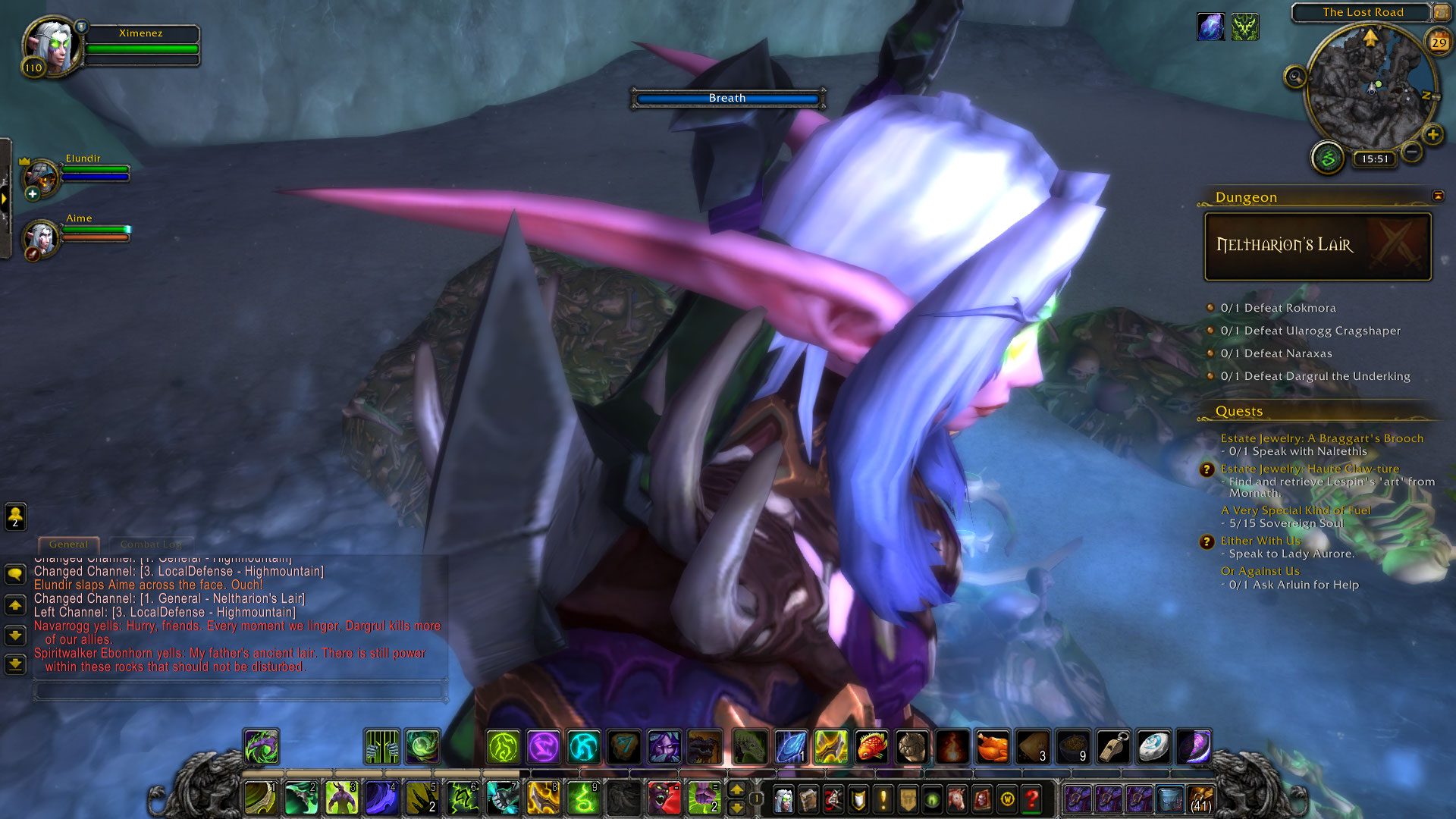Use the roasted chicken food item

pyautogui.click(x=992, y=747)
